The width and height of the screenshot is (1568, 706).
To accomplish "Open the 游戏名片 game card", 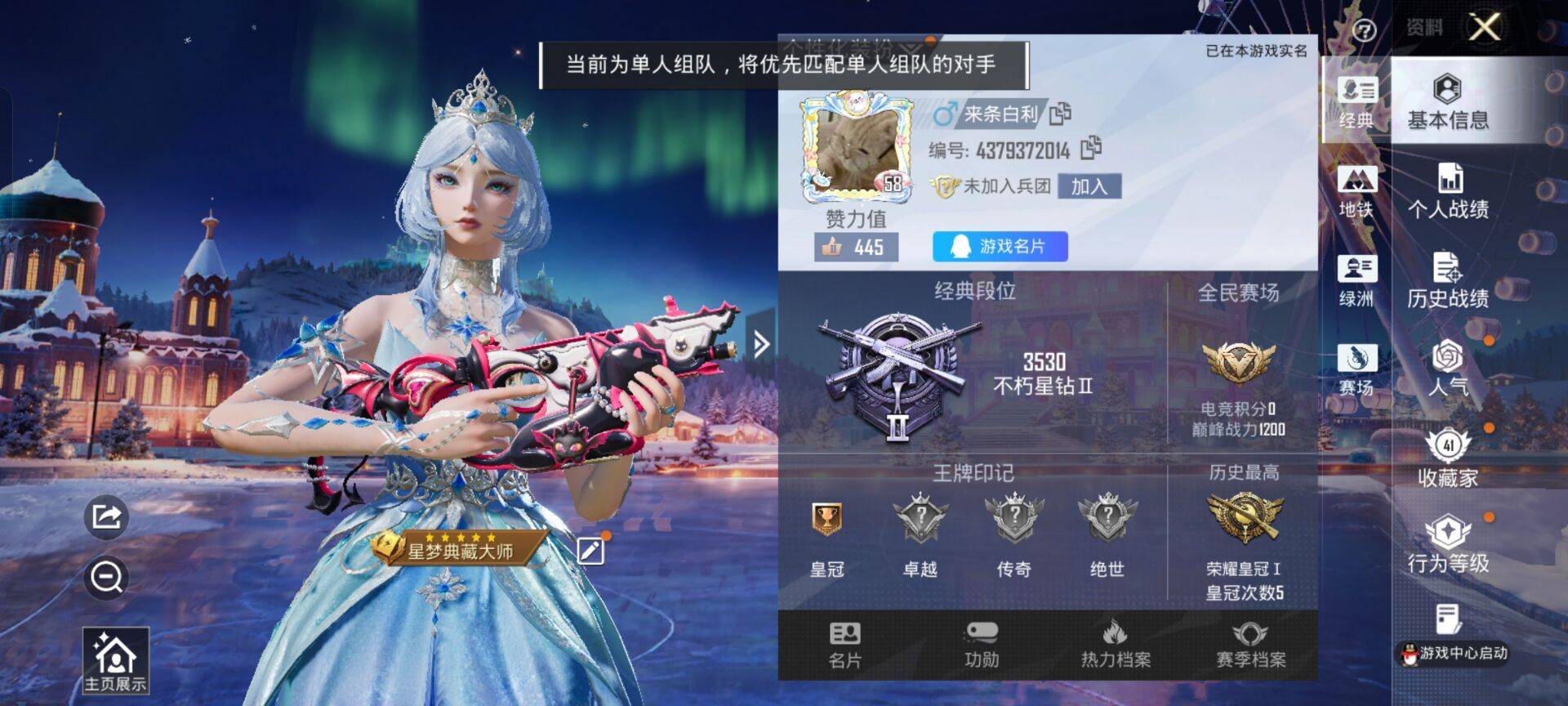I will [998, 247].
